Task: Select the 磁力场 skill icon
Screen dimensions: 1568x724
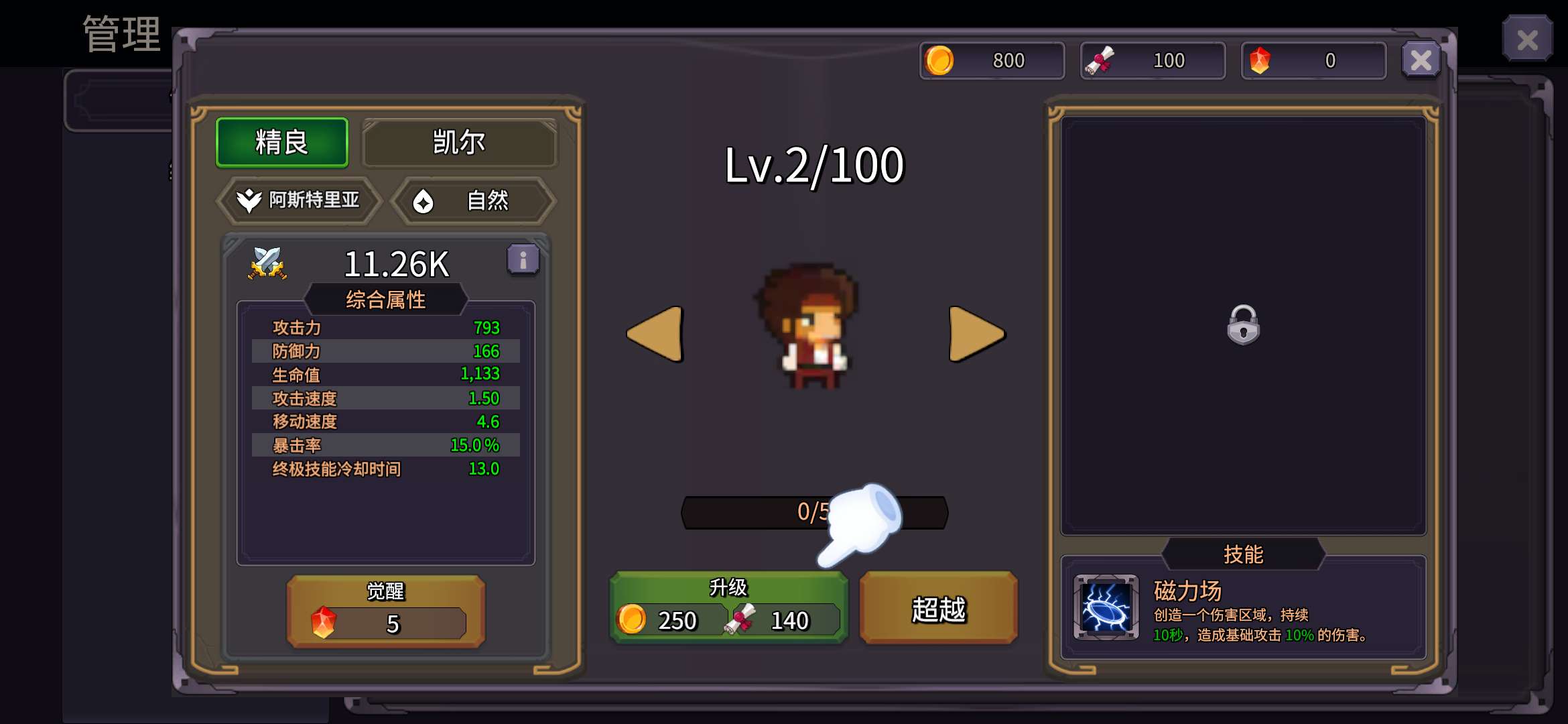Action: (1106, 607)
